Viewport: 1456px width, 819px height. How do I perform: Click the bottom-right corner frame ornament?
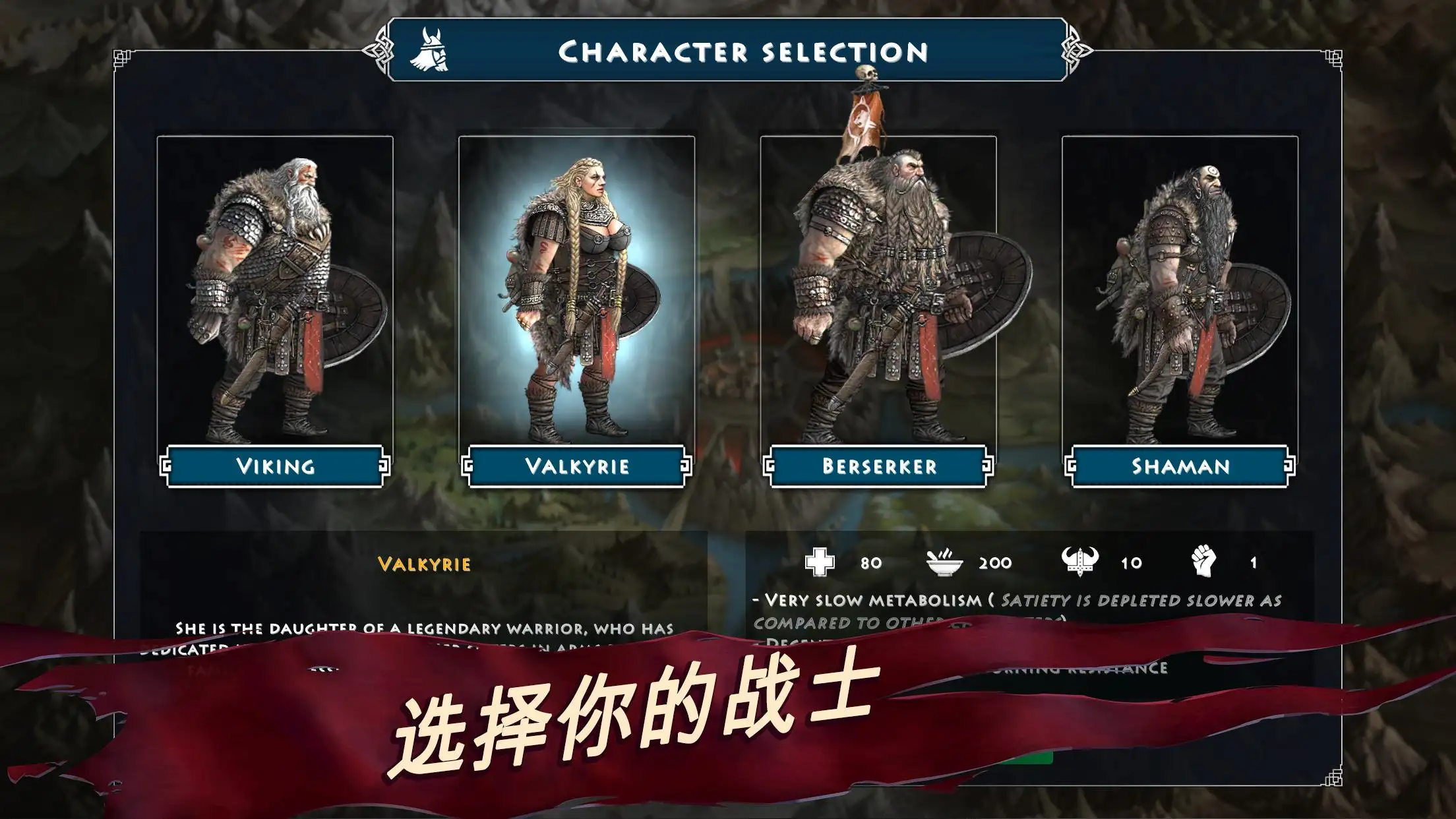click(x=1333, y=776)
